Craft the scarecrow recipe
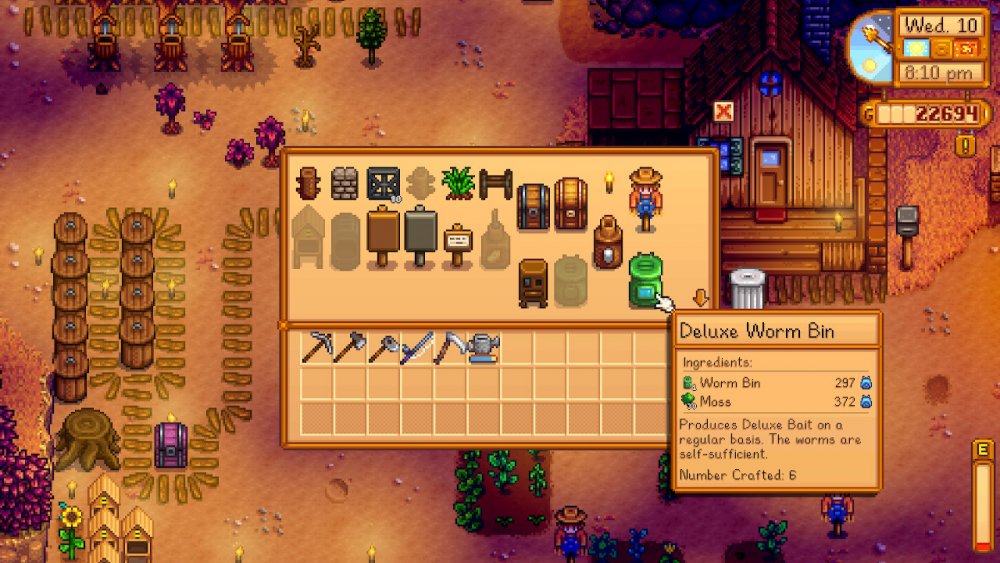The image size is (1000, 563). pos(645,198)
